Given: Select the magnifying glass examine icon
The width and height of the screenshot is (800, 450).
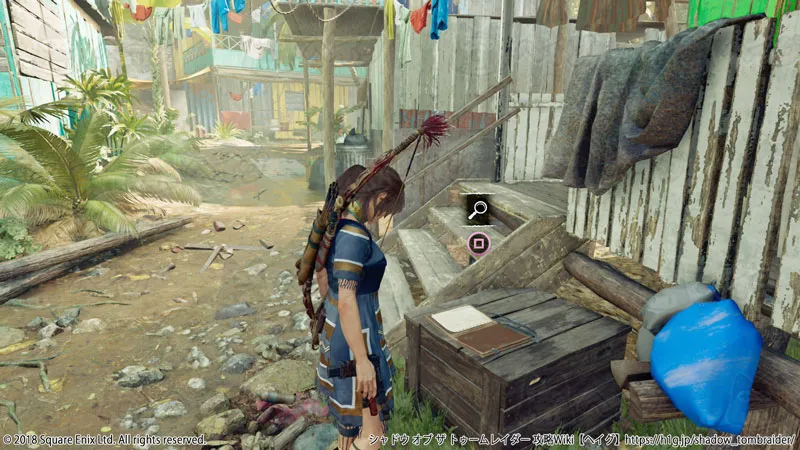Looking at the screenshot, I should [478, 209].
